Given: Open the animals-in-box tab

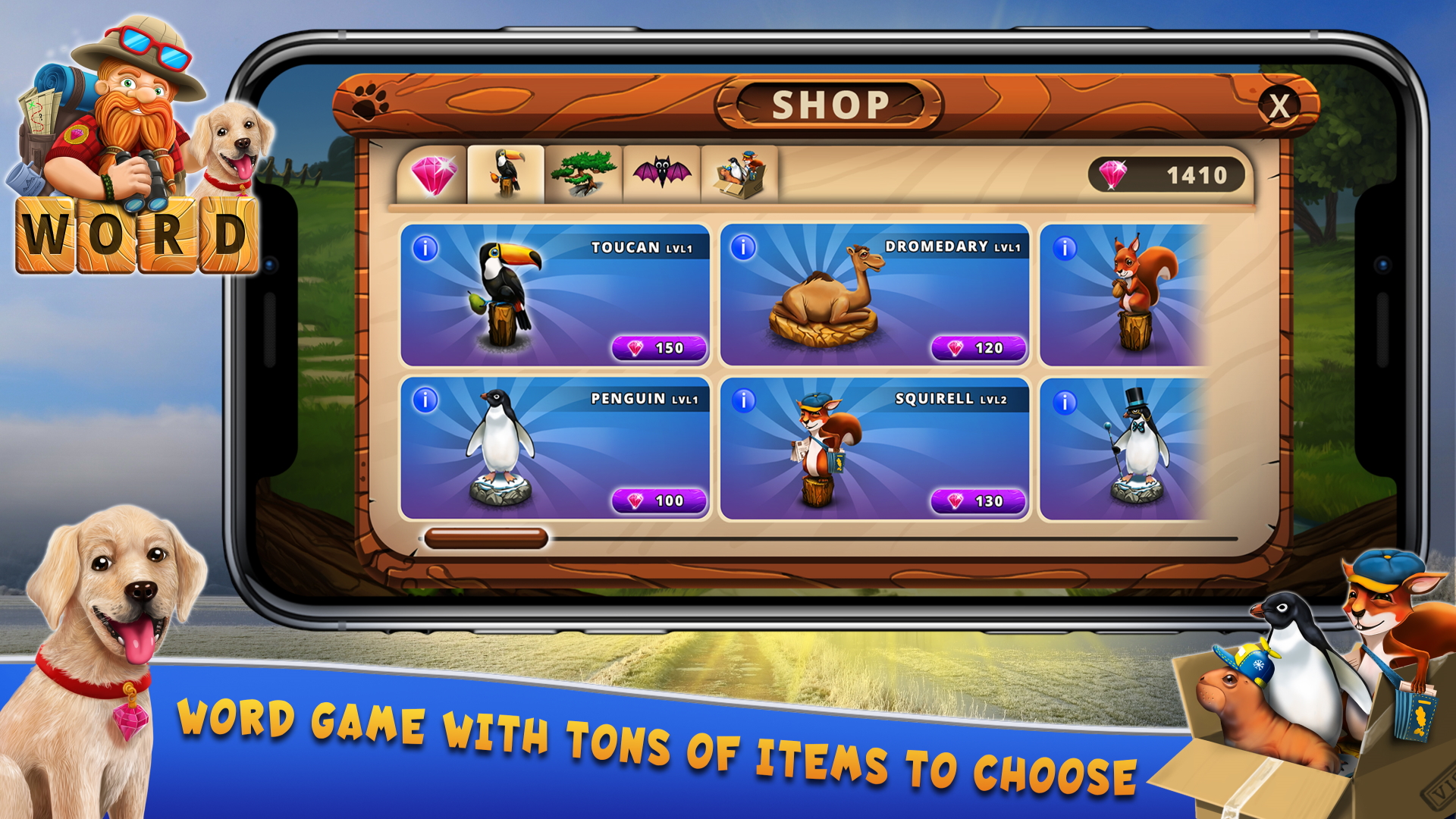Looking at the screenshot, I should (739, 174).
